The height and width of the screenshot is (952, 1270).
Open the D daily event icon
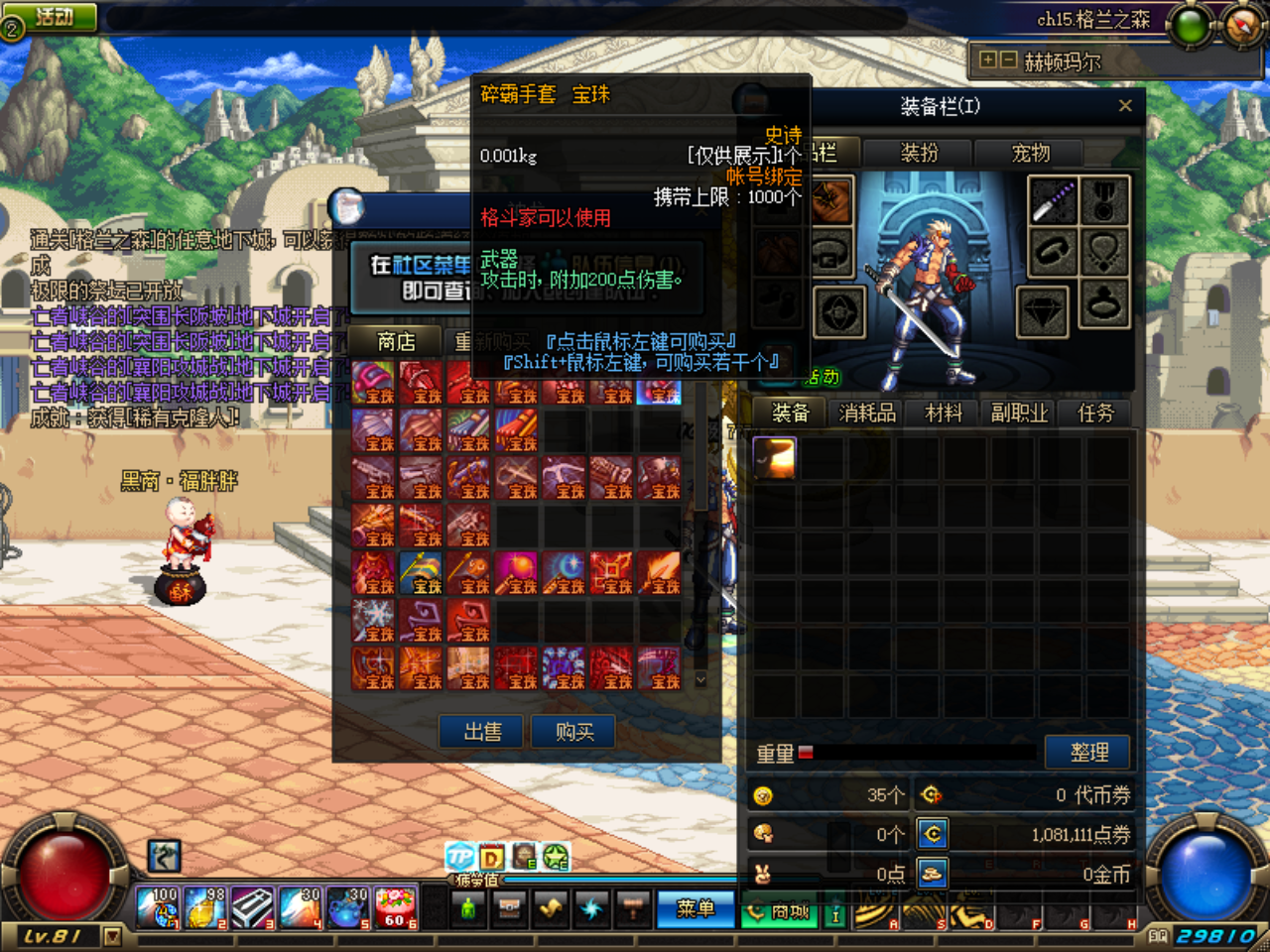click(489, 859)
